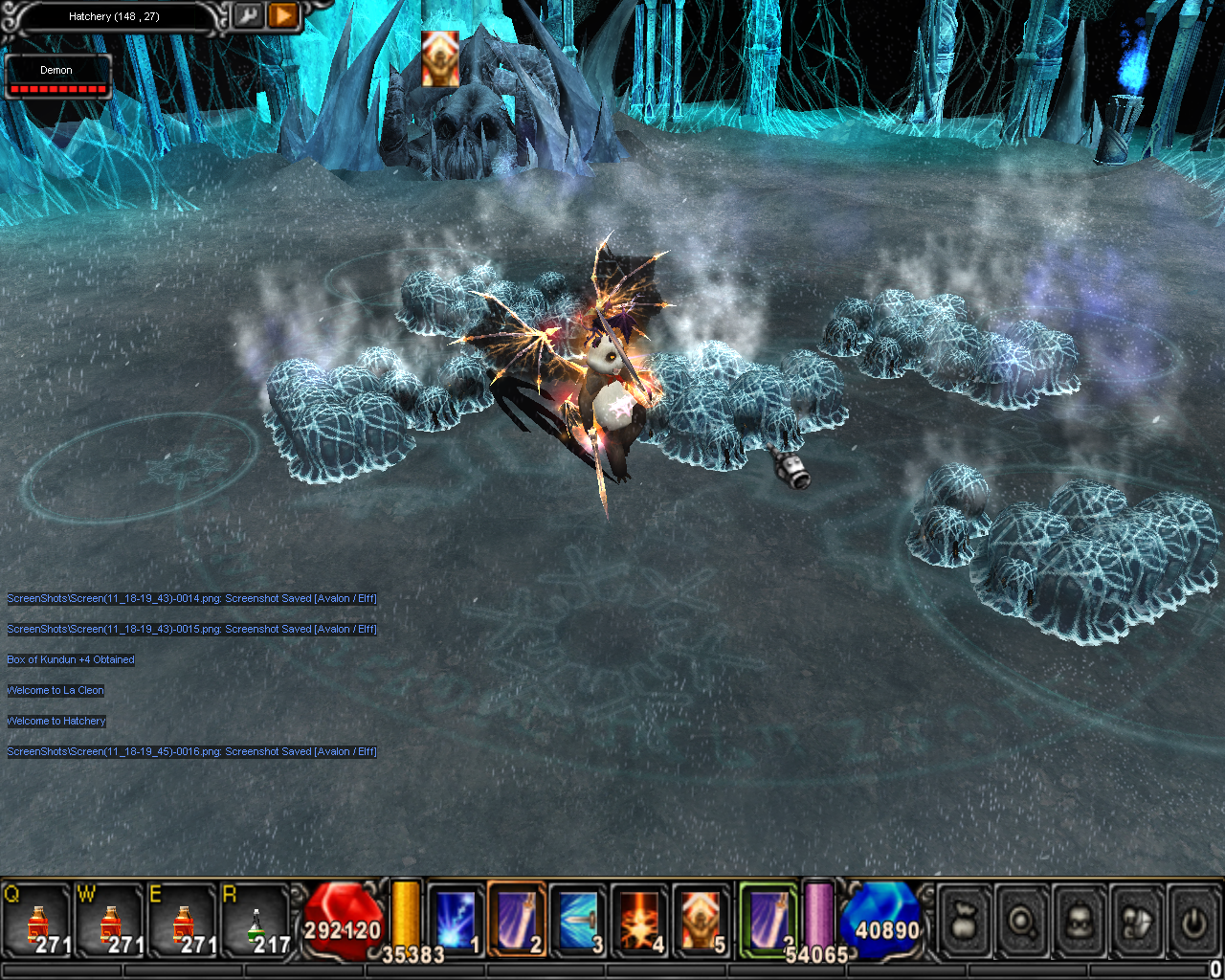
Task: Activate the blue lightning skill in slot 1
Action: [x=456, y=920]
